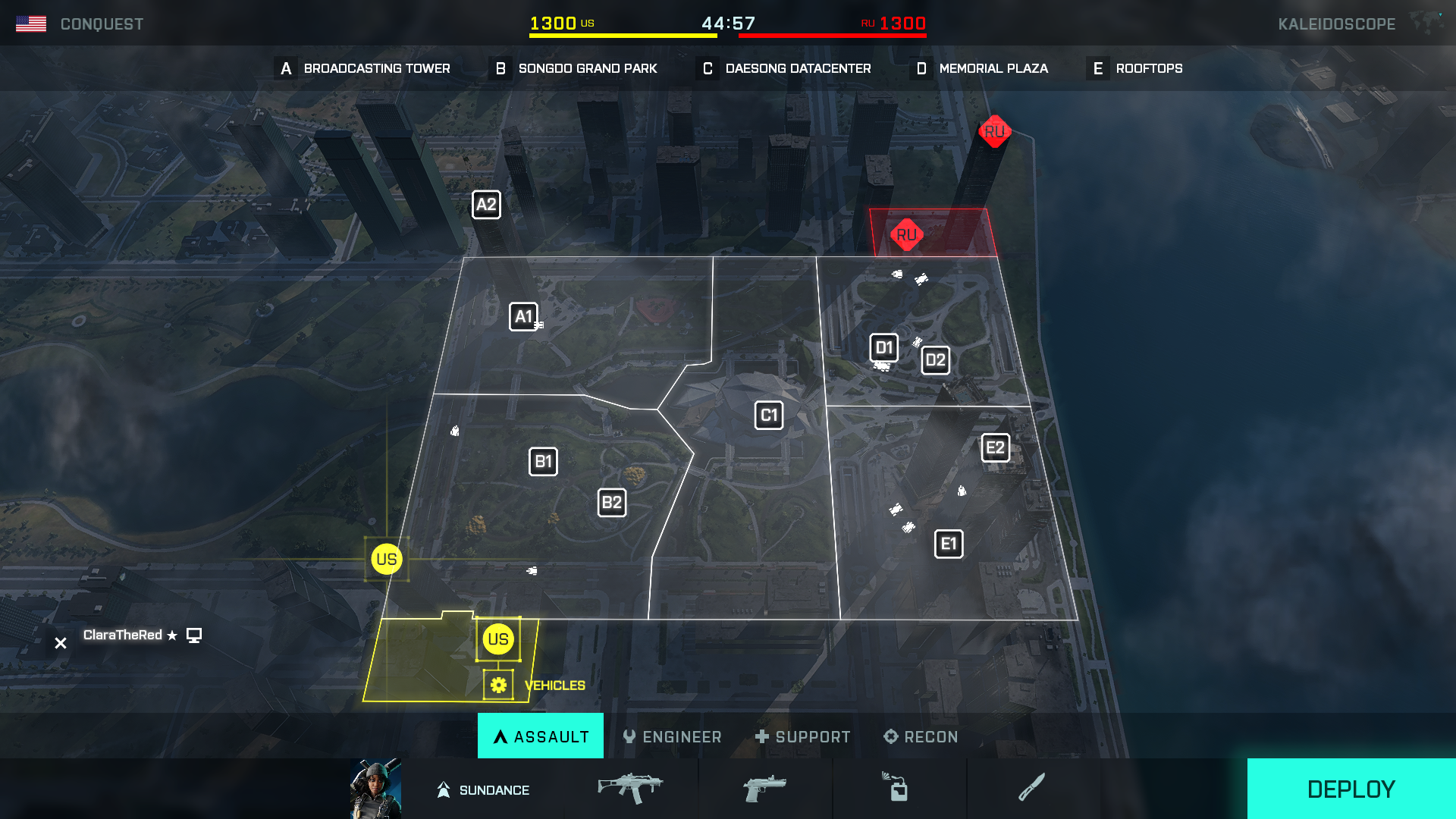Viewport: 1456px width, 819px height.
Task: Select Sundance specialist portrait thumbnail
Action: 375,789
